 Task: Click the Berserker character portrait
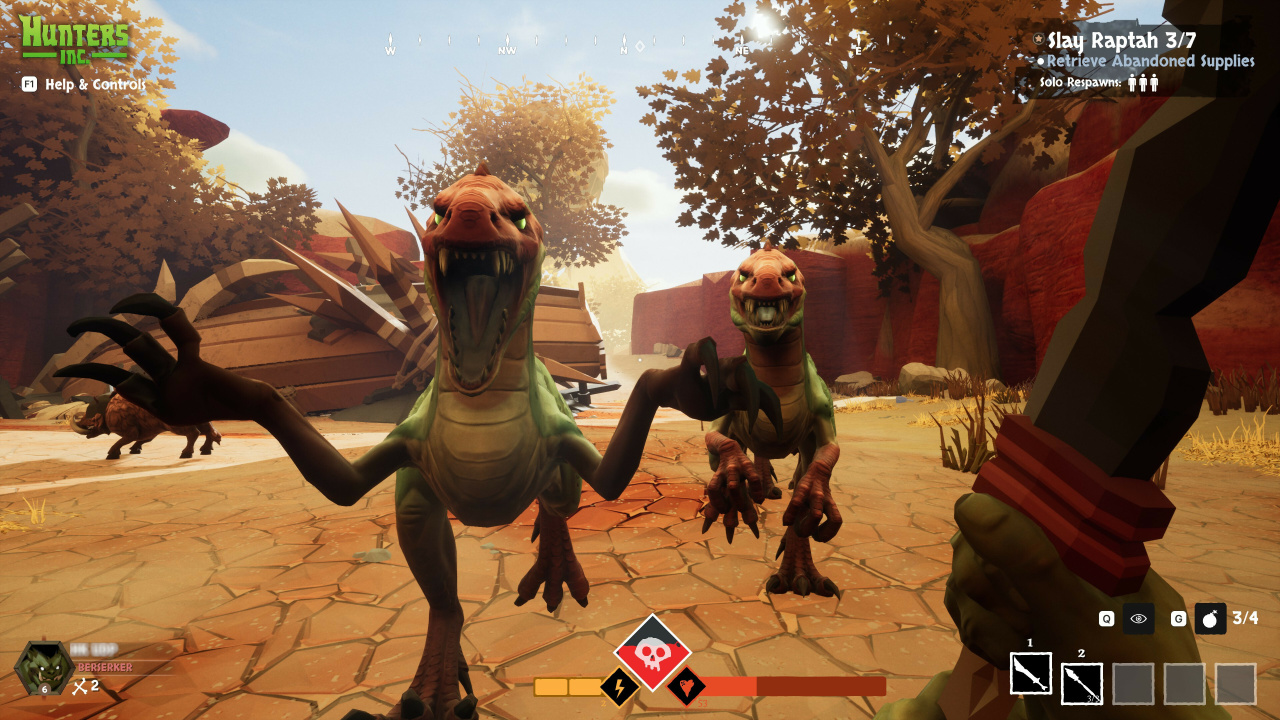[43, 668]
